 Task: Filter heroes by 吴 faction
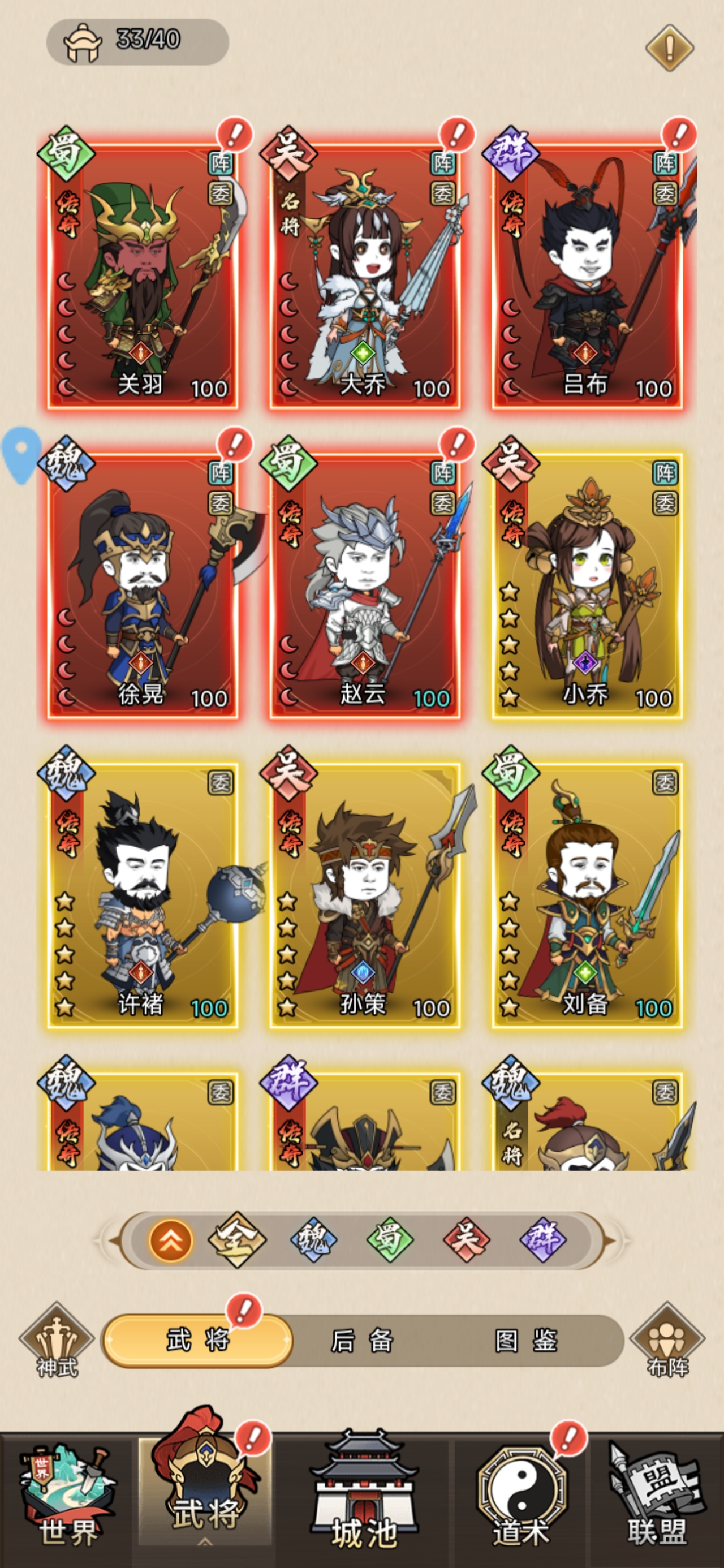coord(467,1240)
